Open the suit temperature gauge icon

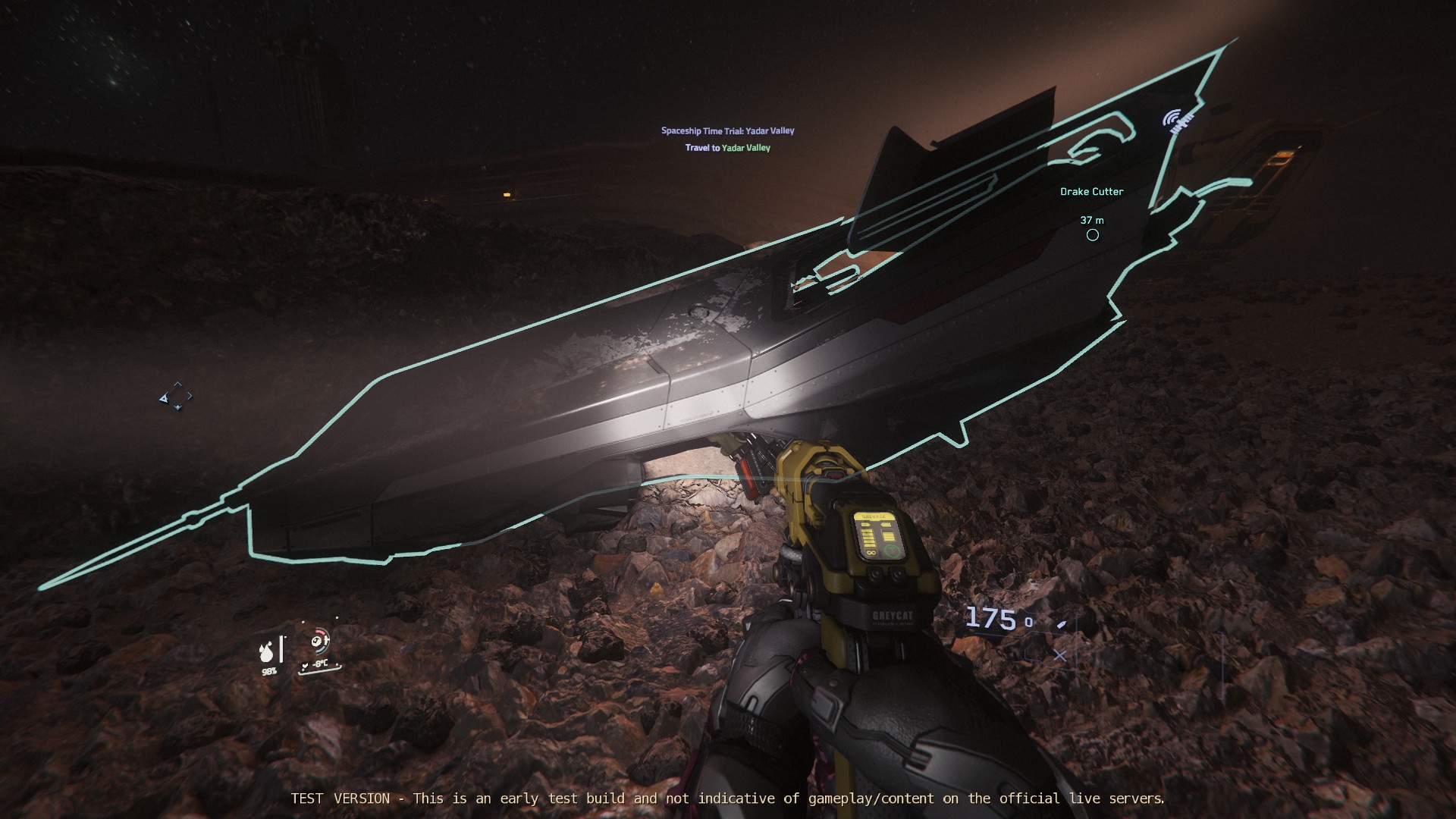(x=319, y=642)
